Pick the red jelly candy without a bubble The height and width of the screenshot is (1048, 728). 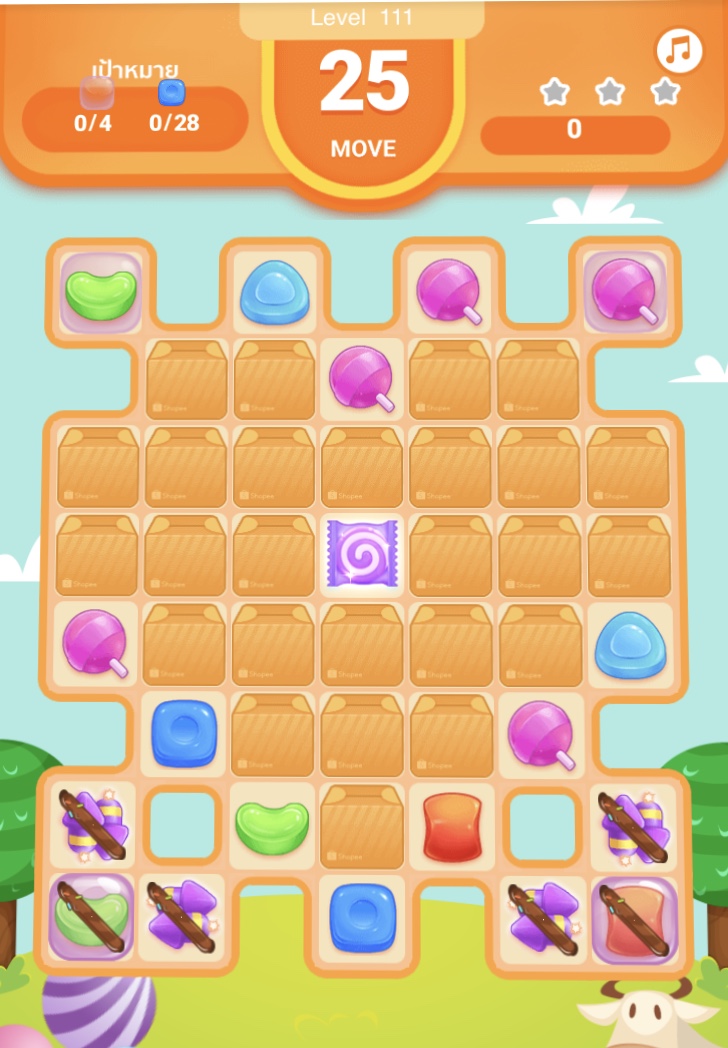[450, 827]
